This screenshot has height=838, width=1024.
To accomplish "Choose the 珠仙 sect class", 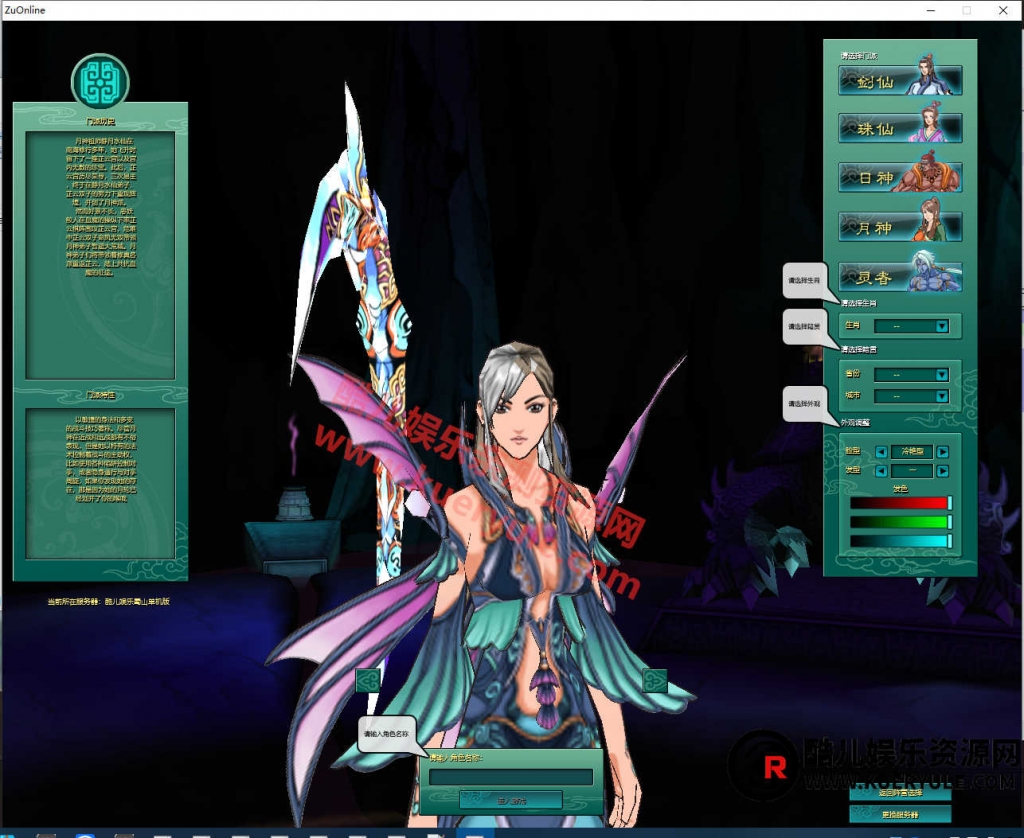I will (900, 128).
